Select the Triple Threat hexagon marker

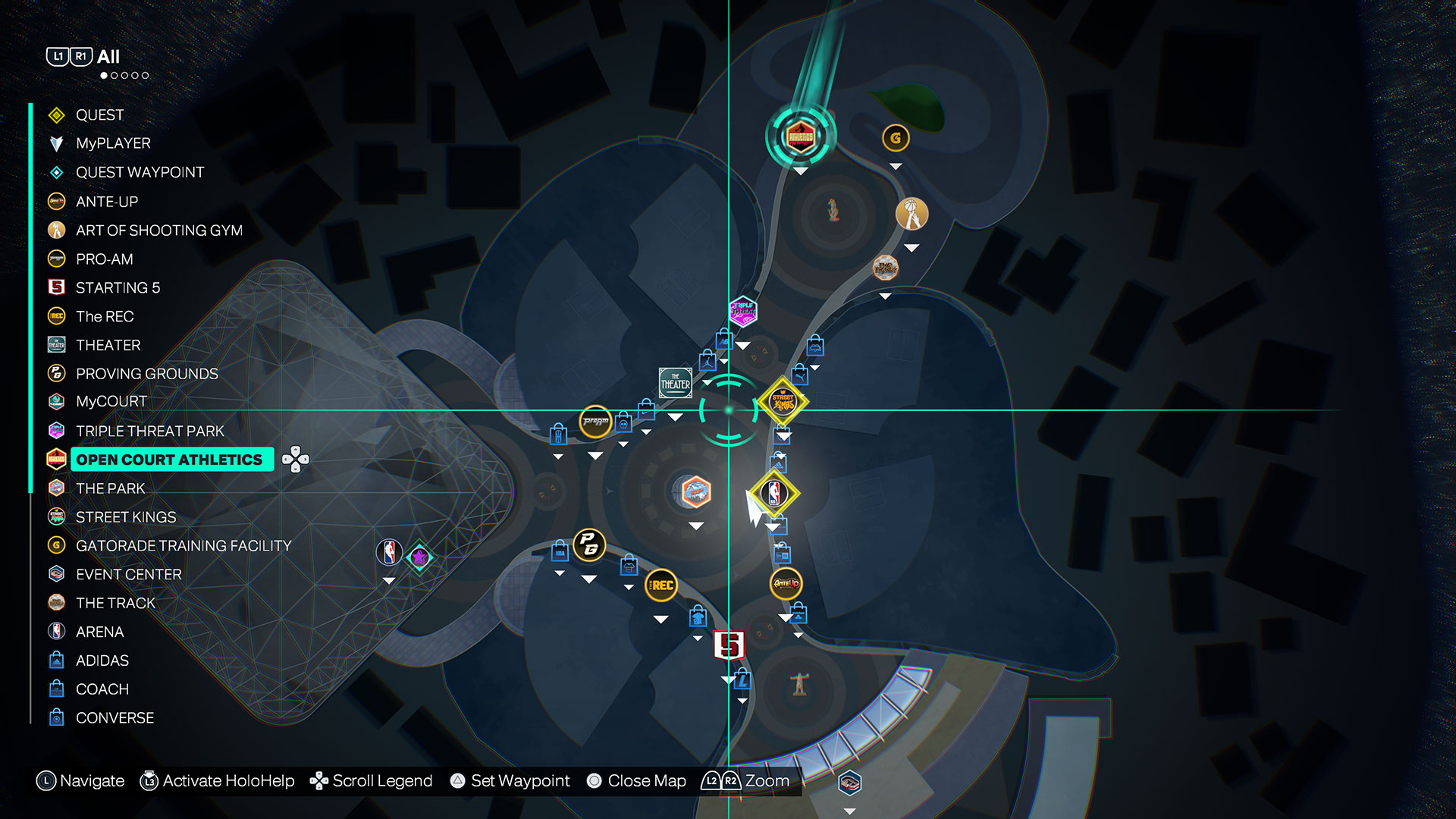(743, 311)
